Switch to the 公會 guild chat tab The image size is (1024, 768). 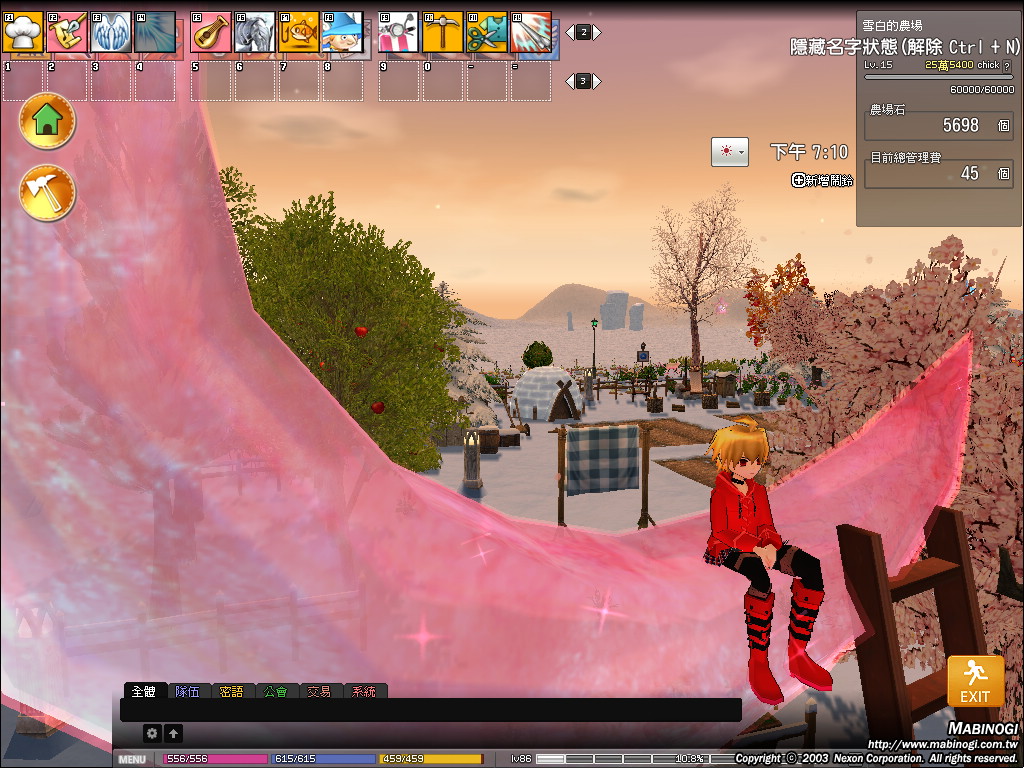pos(277,691)
